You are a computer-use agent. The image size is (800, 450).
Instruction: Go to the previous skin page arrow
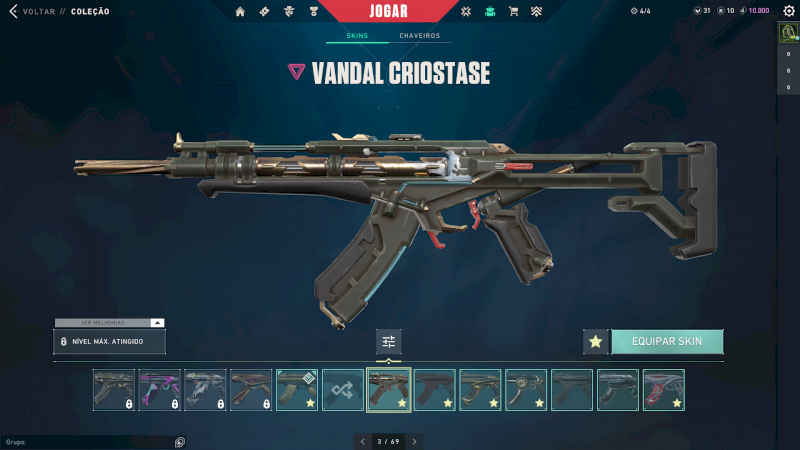pos(363,441)
